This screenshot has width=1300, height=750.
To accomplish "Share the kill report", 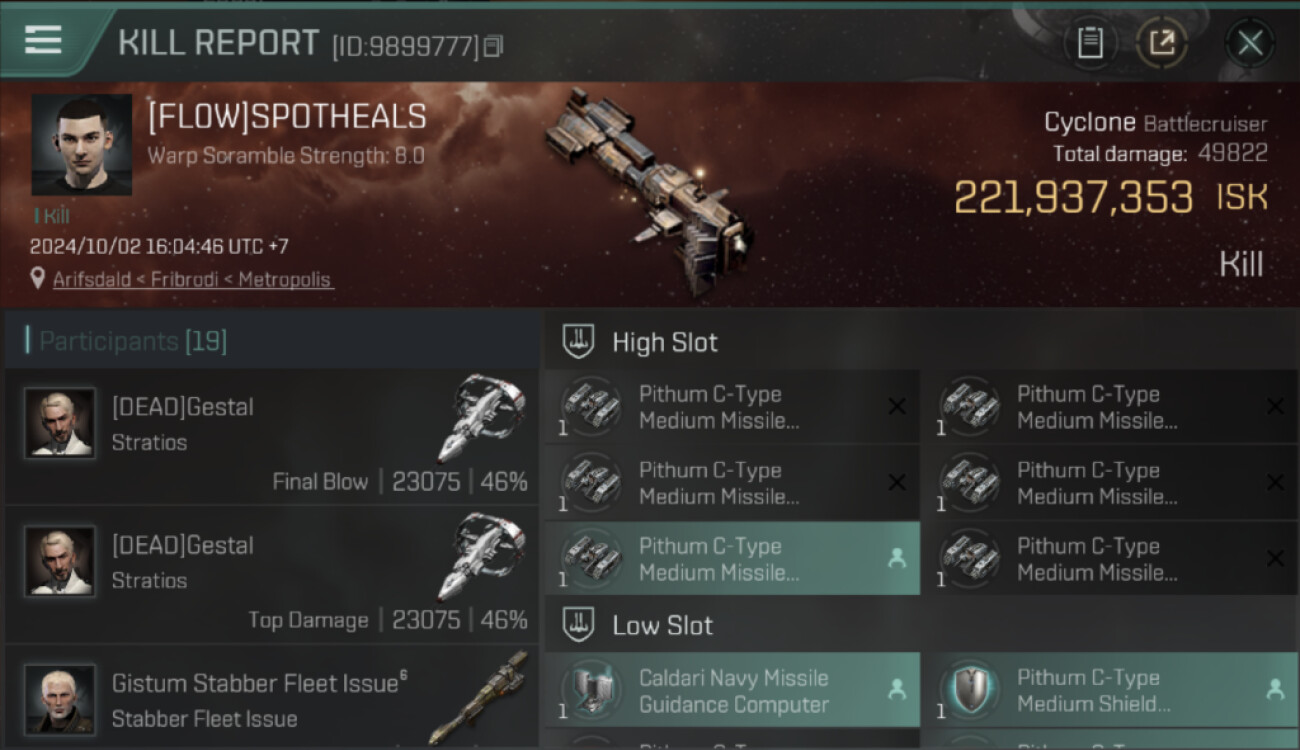I will (x=1162, y=42).
